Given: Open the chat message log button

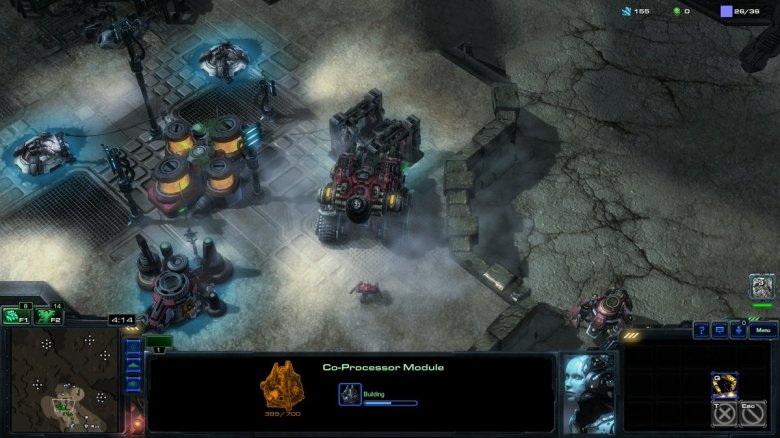Looking at the screenshot, I should point(720,330).
